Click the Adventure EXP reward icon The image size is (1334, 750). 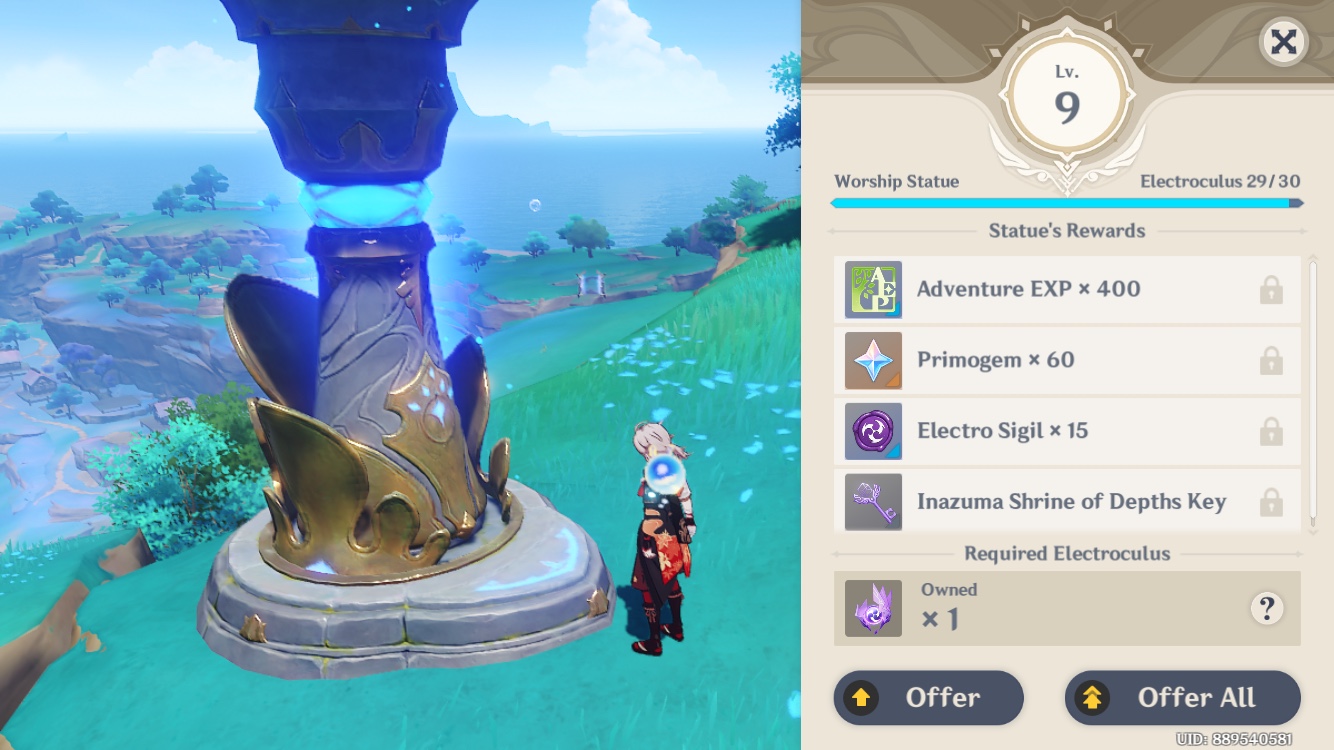[x=874, y=288]
